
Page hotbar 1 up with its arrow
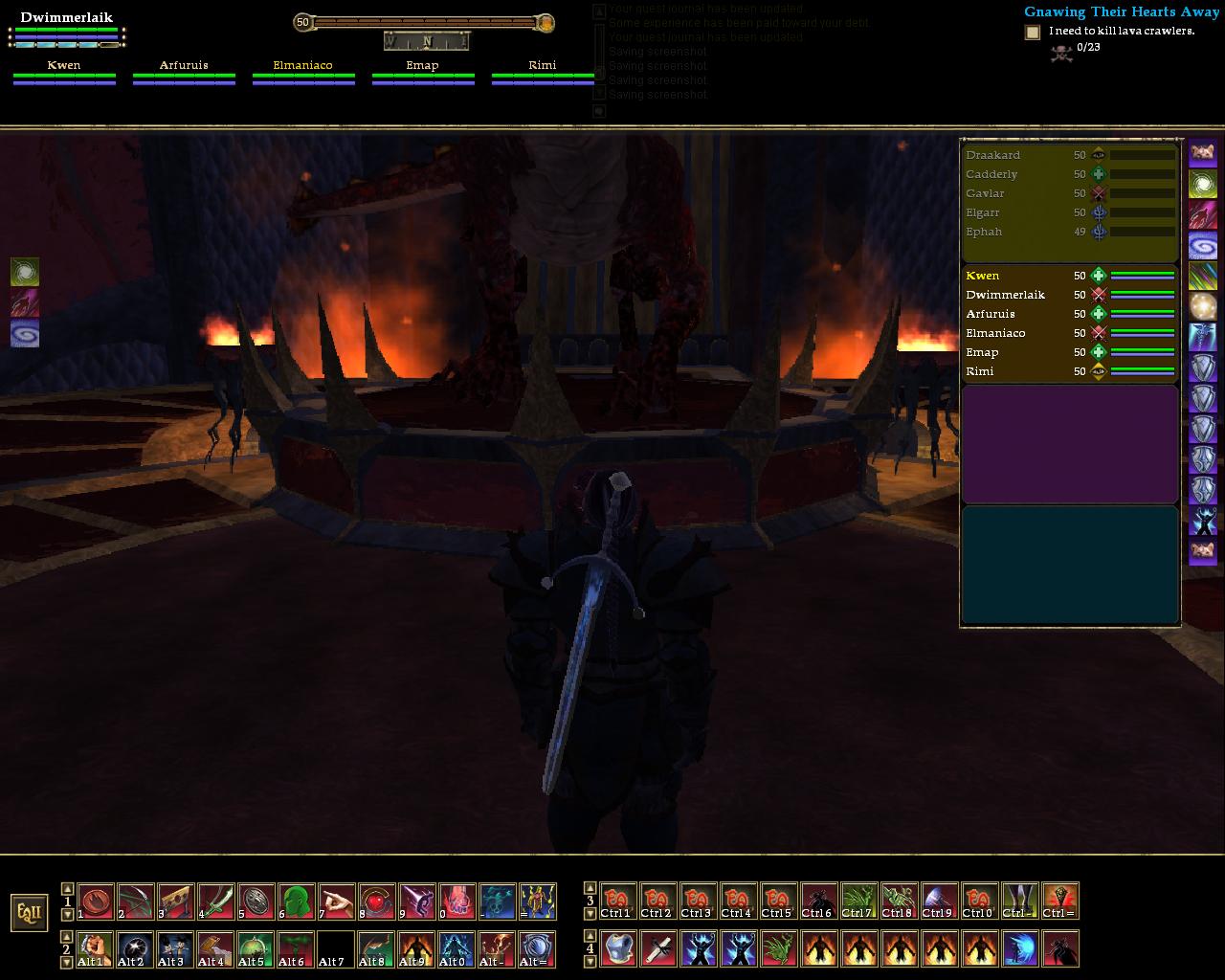tap(67, 889)
